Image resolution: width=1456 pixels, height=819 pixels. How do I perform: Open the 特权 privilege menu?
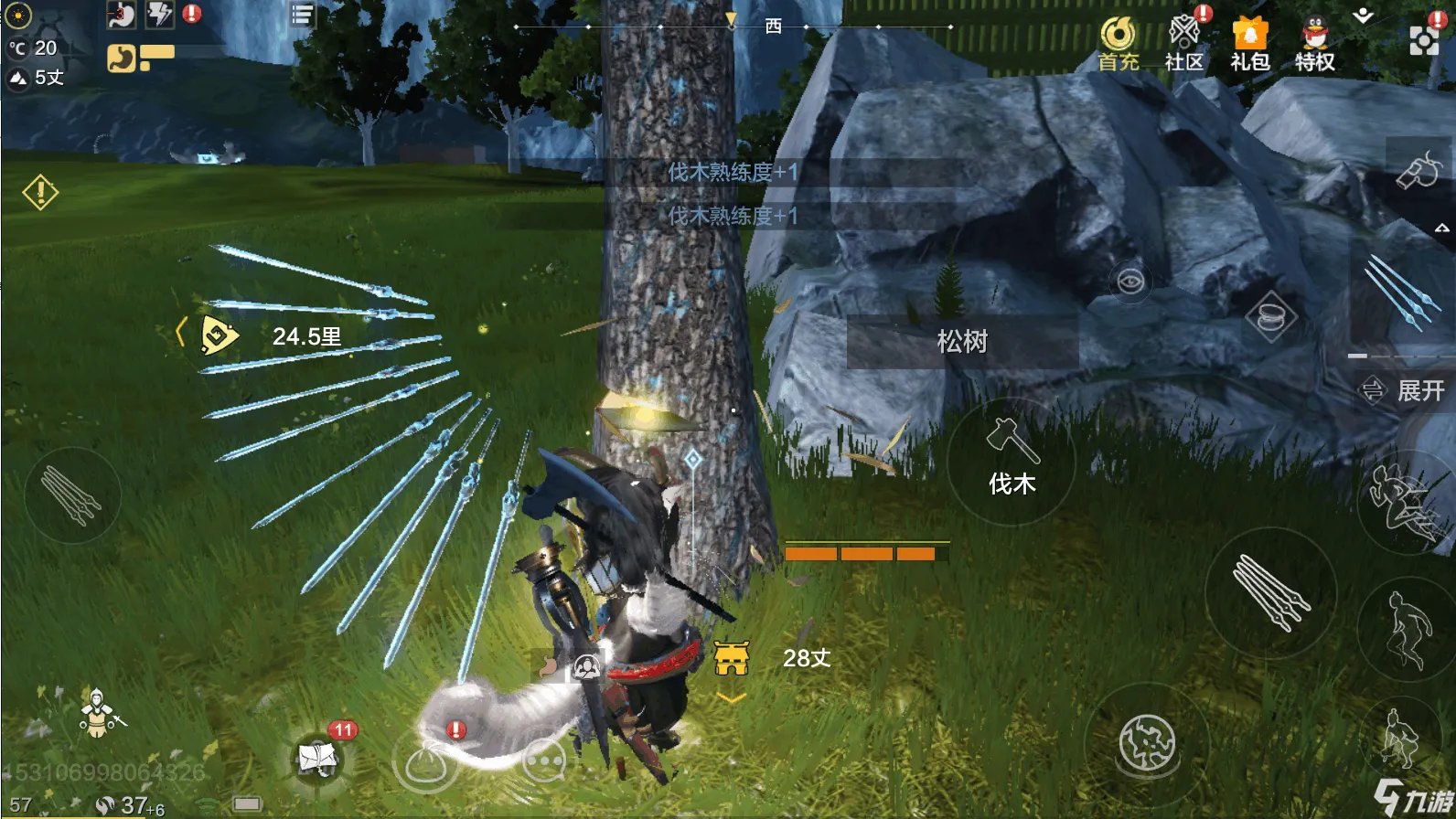(x=1315, y=43)
